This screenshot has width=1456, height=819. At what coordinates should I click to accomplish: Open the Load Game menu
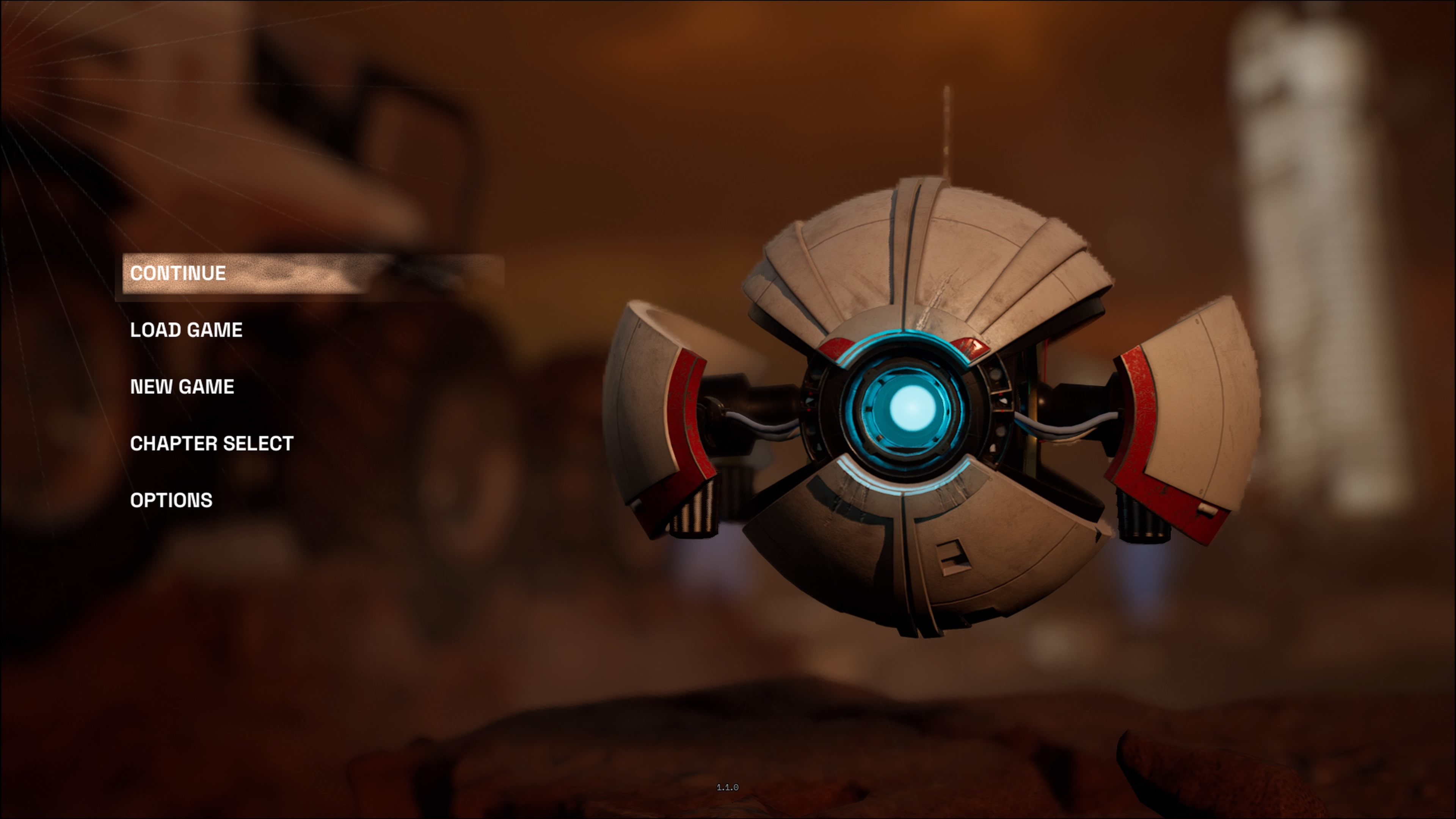coord(186,330)
